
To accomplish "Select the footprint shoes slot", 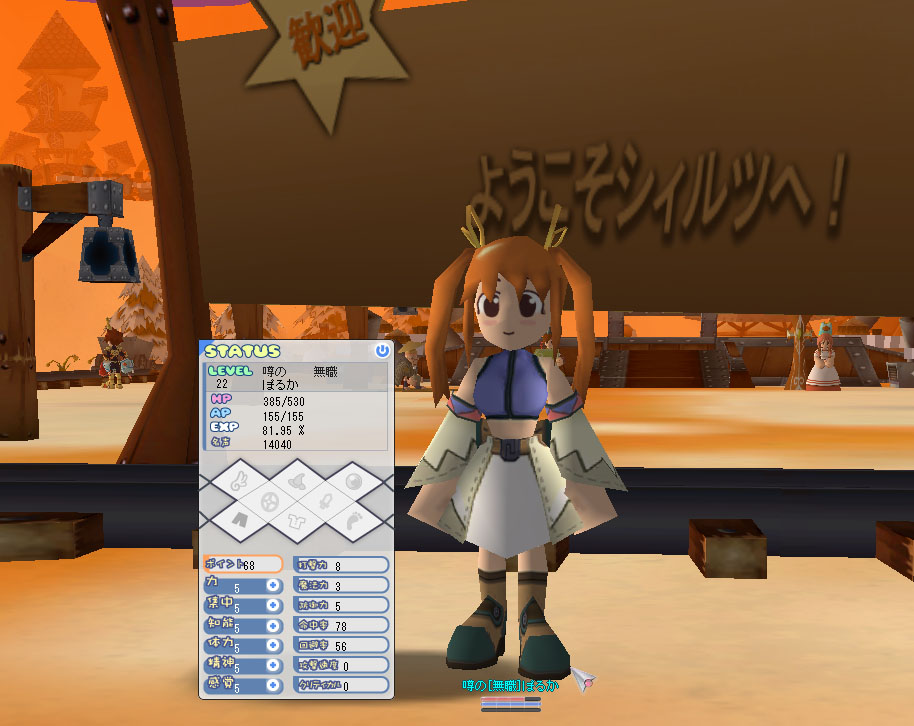I will [356, 520].
